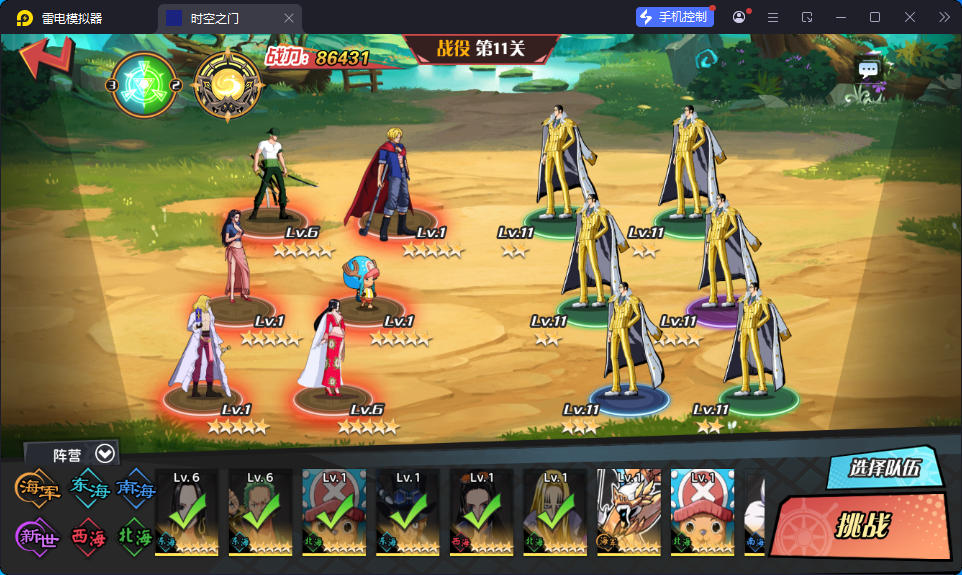Image resolution: width=962 pixels, height=575 pixels.
Task: Select the checked Lv.6 Zoro hero card
Action: click(x=260, y=512)
